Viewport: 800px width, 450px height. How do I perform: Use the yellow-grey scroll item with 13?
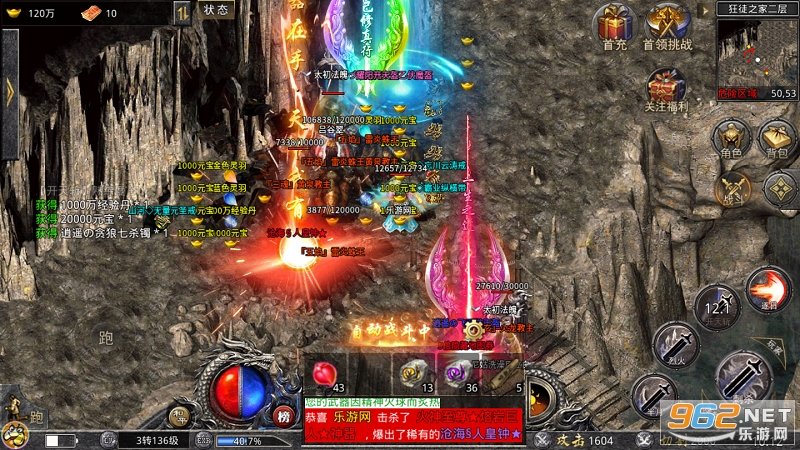pos(413,373)
